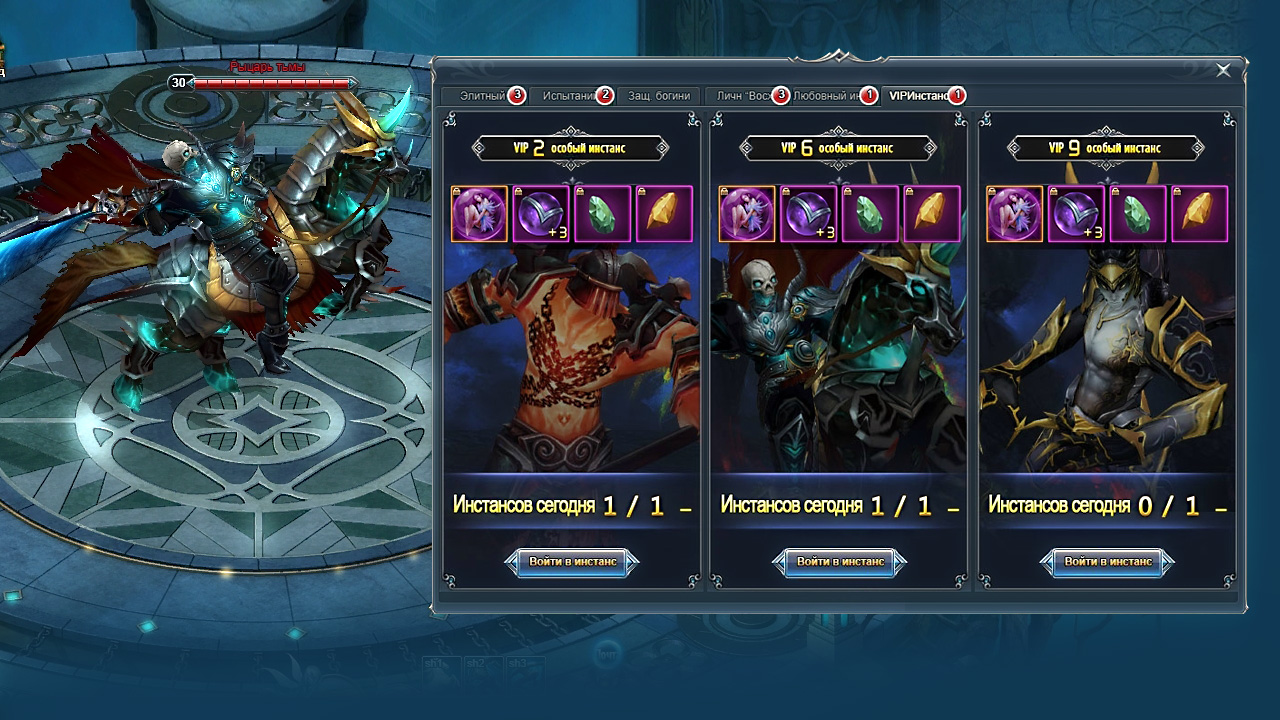
Task: Select the green crystal reward in VIP 6
Action: coord(871,214)
